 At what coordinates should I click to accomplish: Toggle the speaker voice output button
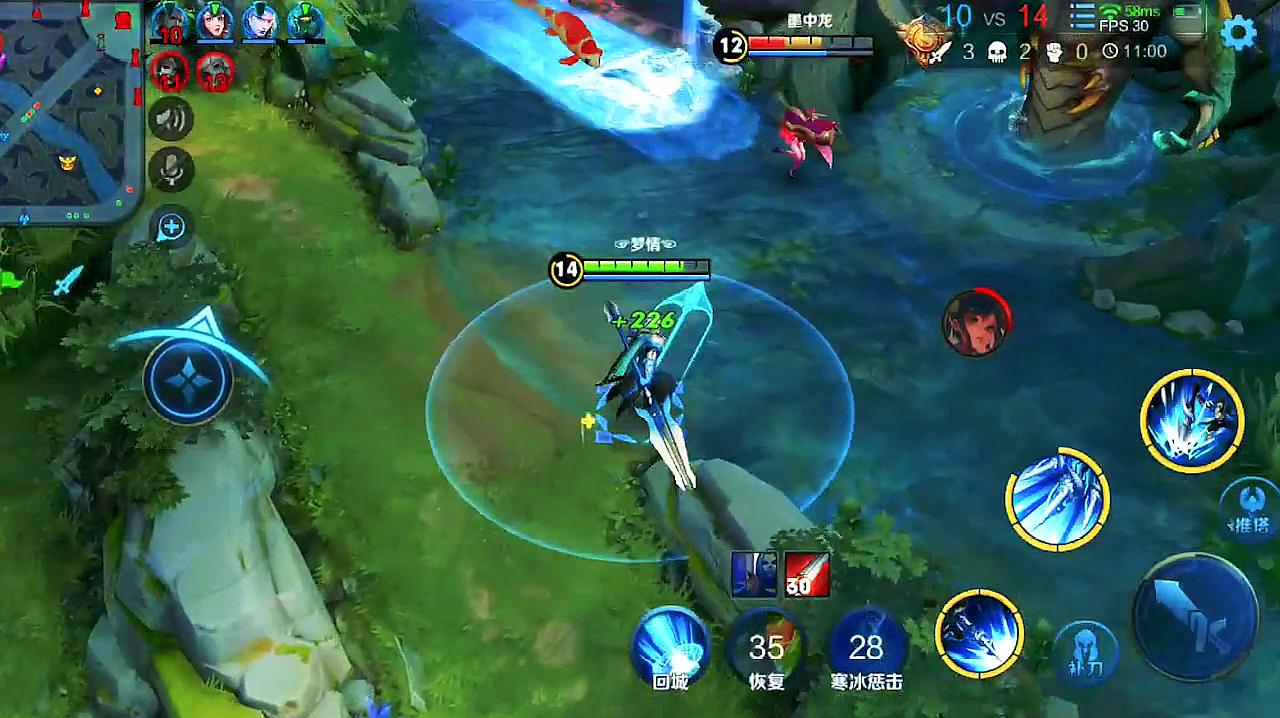point(171,121)
